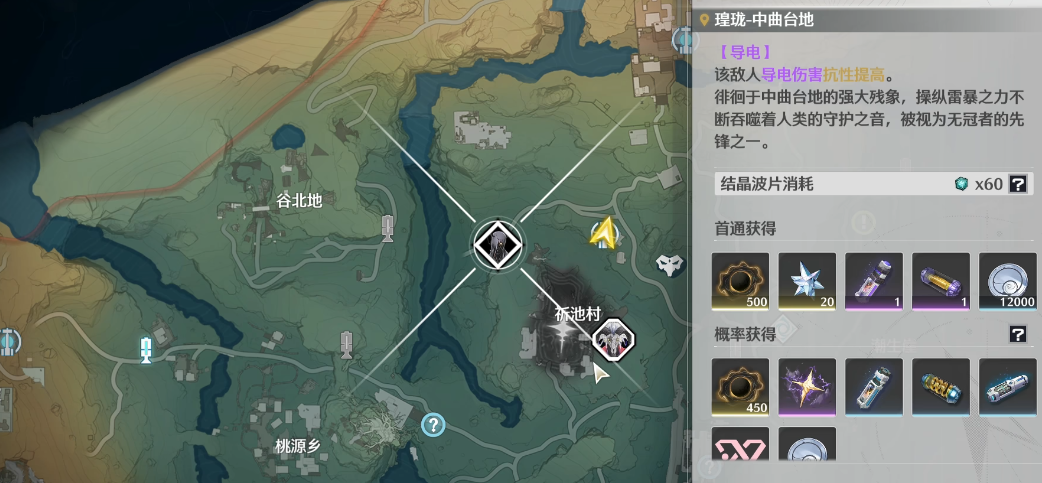Choose the grey beacon east of 谷北地
This screenshot has height=483, width=1042.
tap(388, 228)
